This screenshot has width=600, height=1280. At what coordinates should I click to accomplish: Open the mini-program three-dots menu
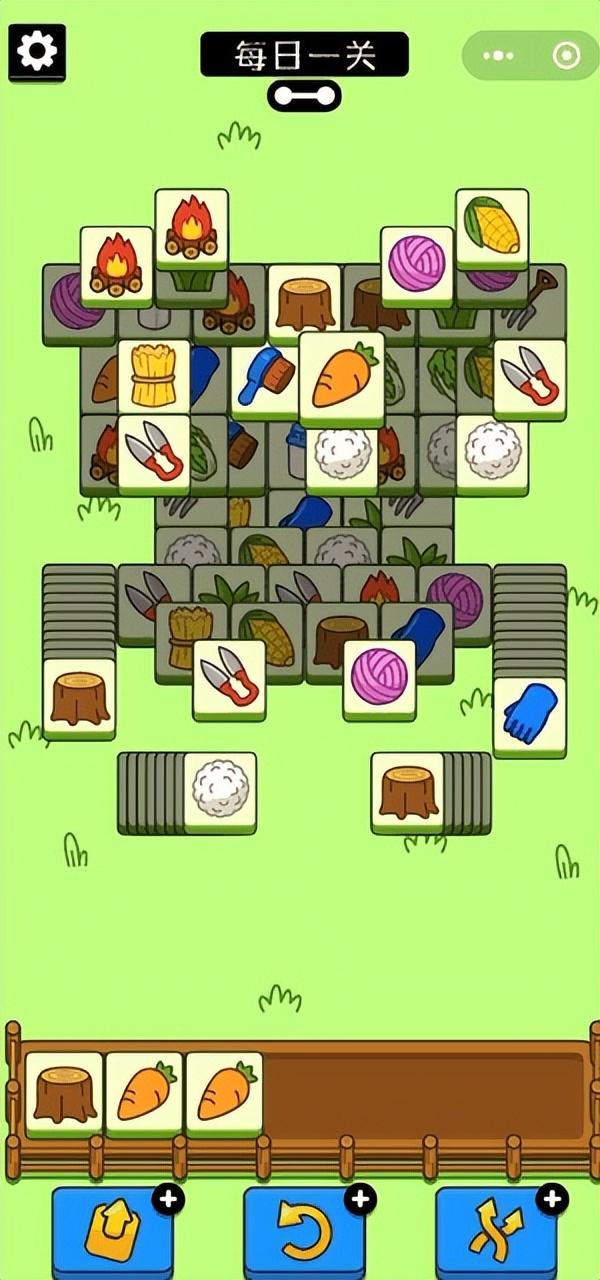tap(497, 56)
